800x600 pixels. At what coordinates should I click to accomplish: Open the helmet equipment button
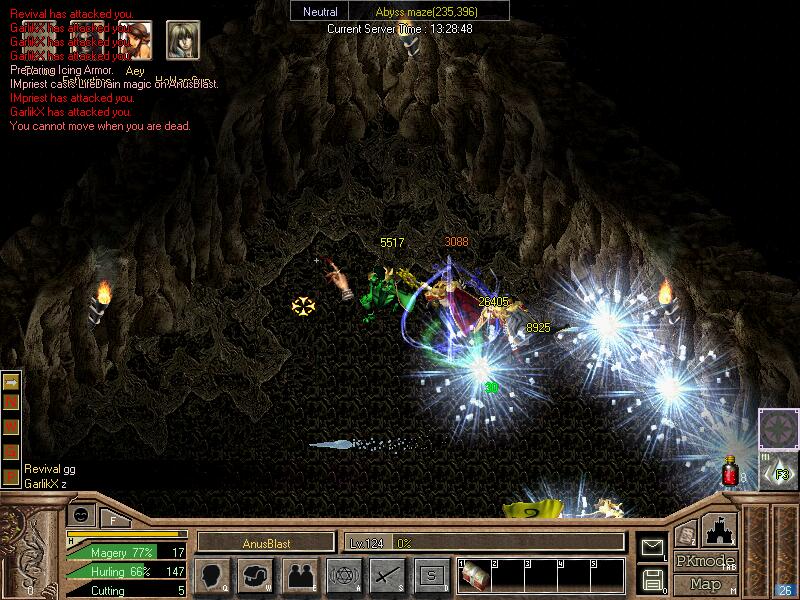[x=256, y=576]
